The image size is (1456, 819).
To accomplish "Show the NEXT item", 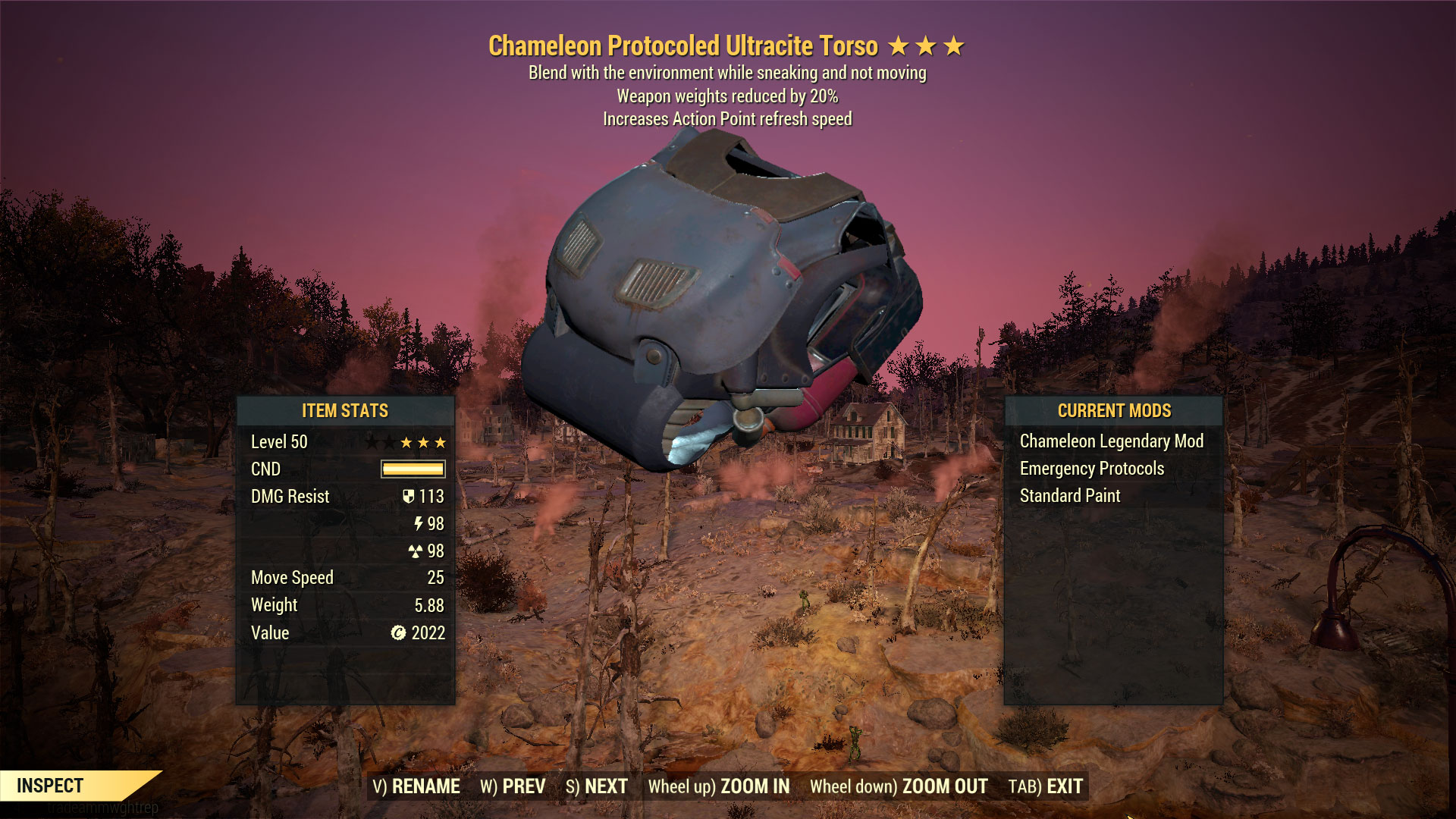I will point(597,786).
